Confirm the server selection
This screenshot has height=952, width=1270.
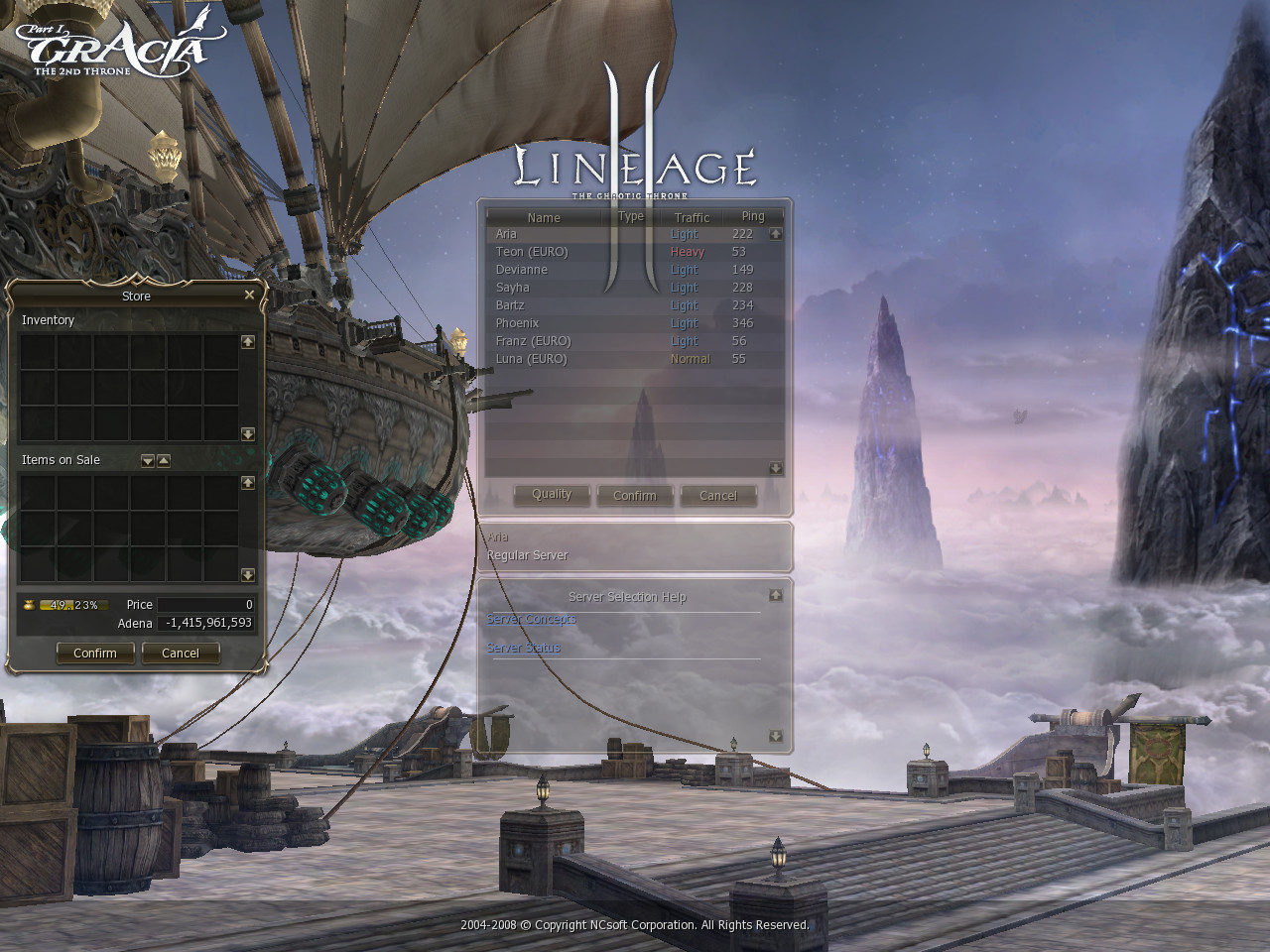(635, 496)
